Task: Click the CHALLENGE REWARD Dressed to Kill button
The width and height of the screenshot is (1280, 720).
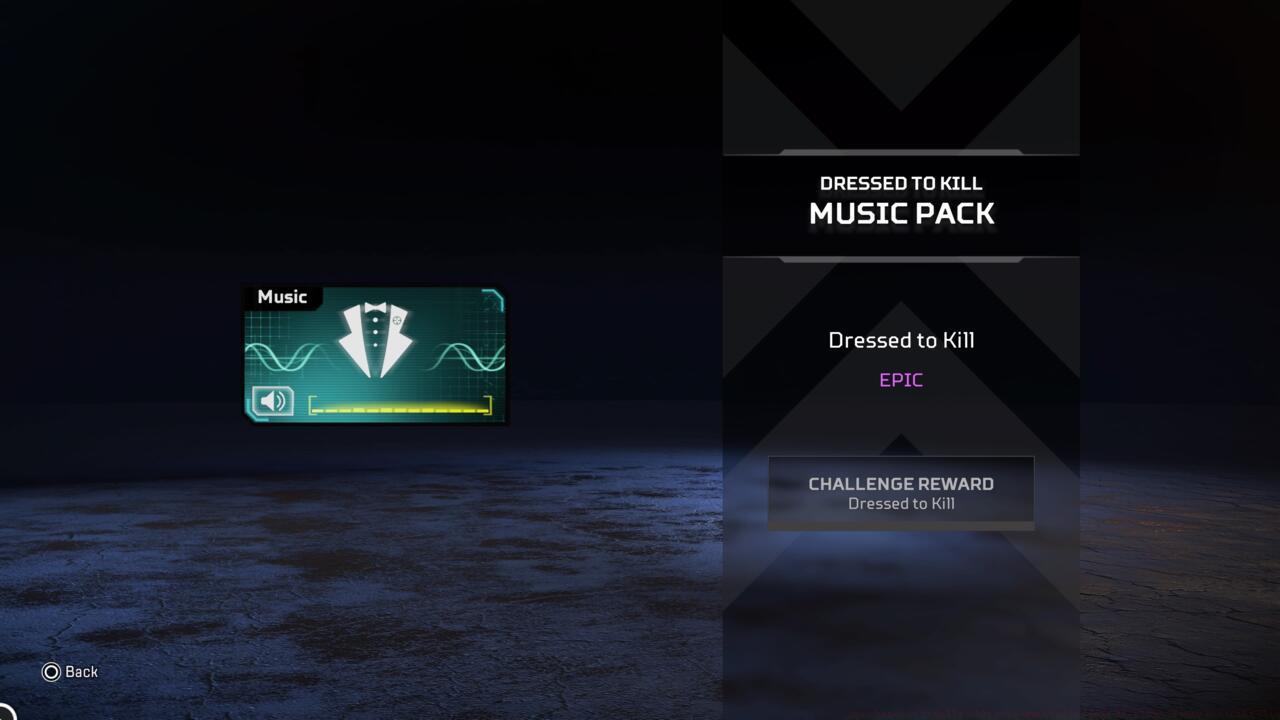Action: point(901,491)
